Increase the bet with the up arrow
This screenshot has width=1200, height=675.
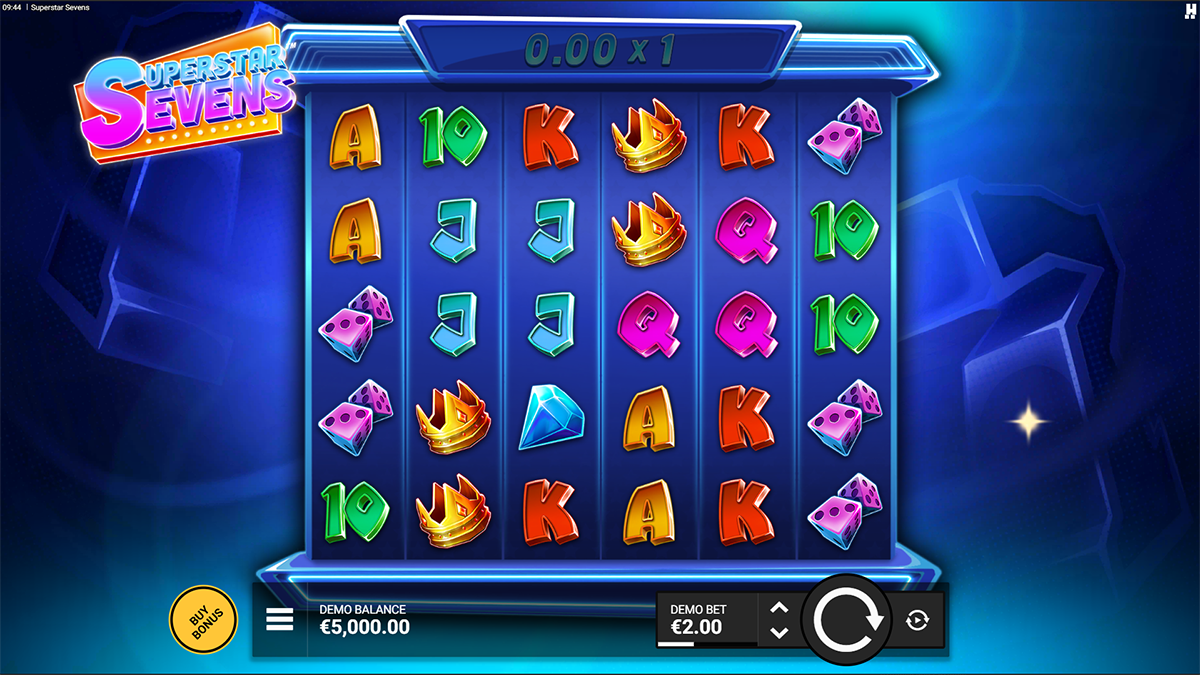(x=780, y=608)
